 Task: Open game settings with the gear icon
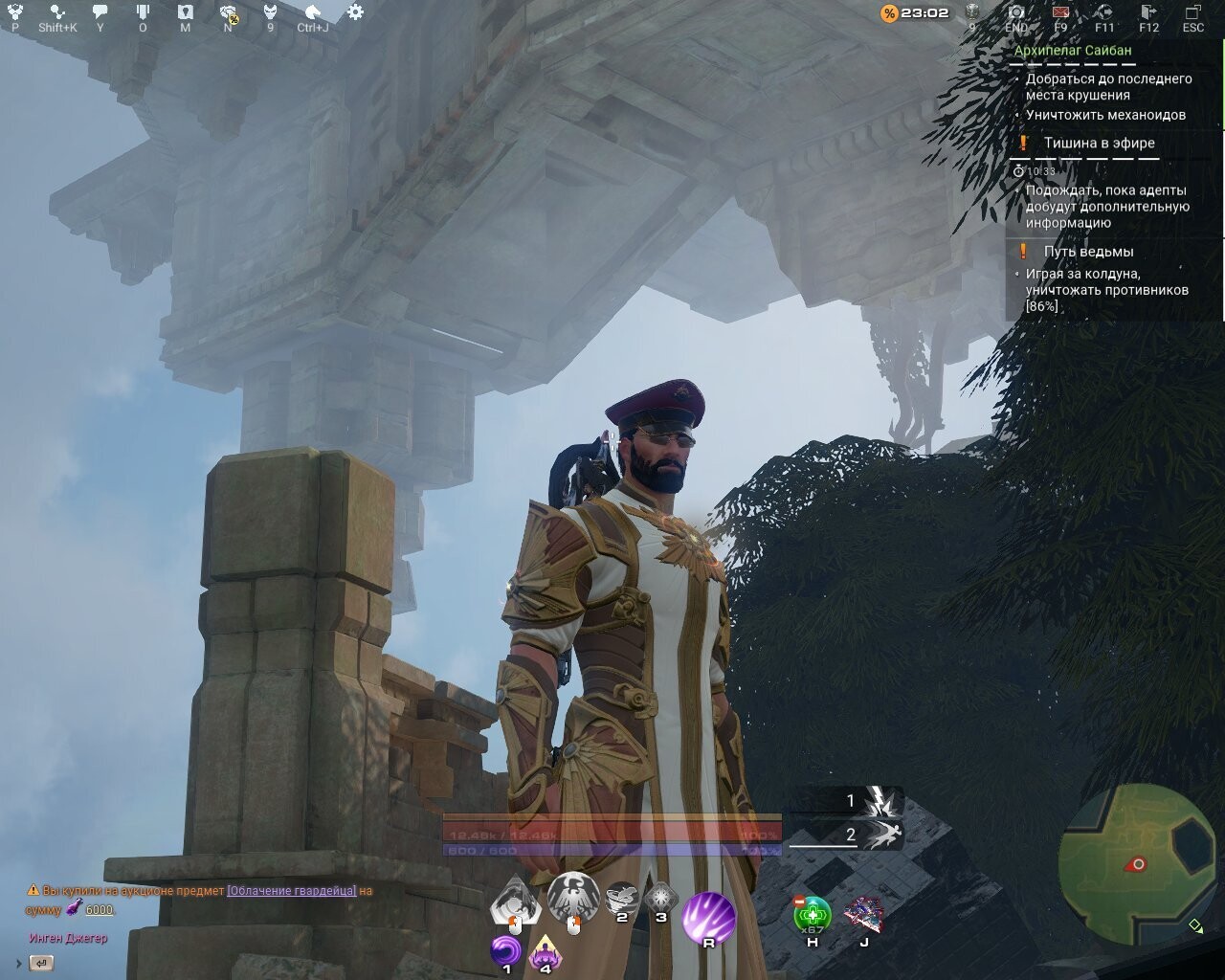356,11
